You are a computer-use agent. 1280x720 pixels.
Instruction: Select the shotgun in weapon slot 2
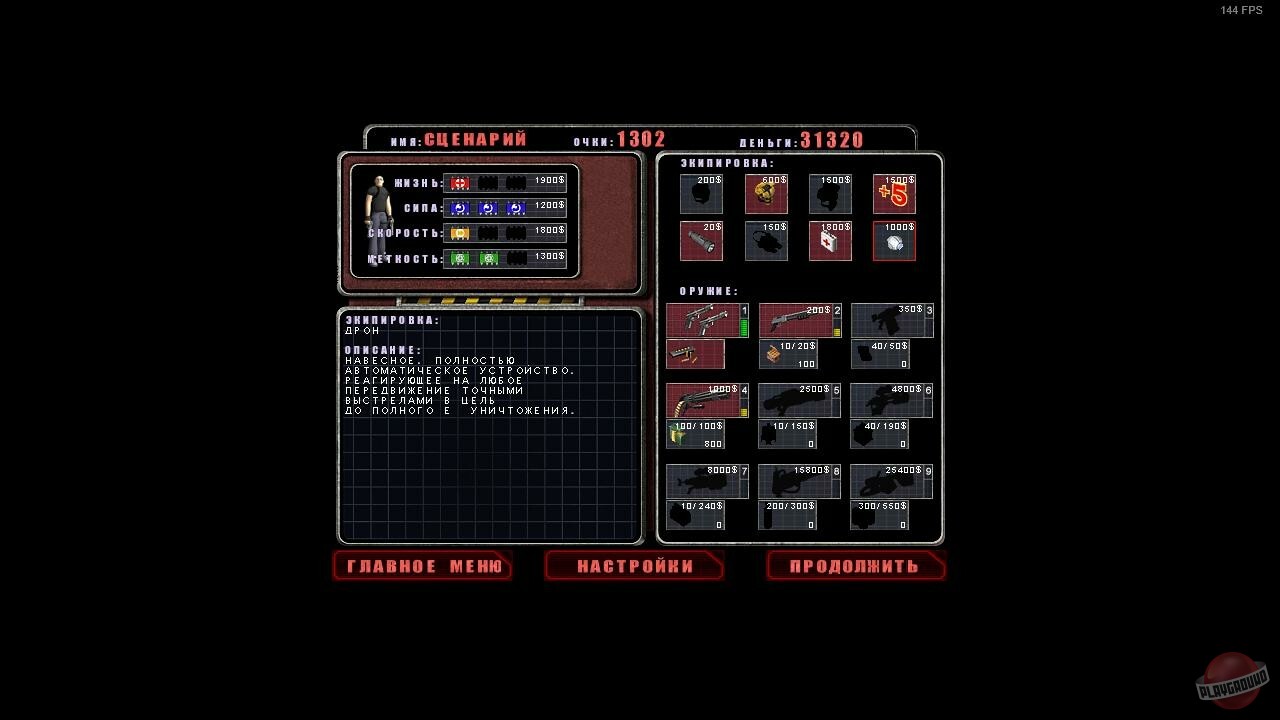click(x=799, y=319)
